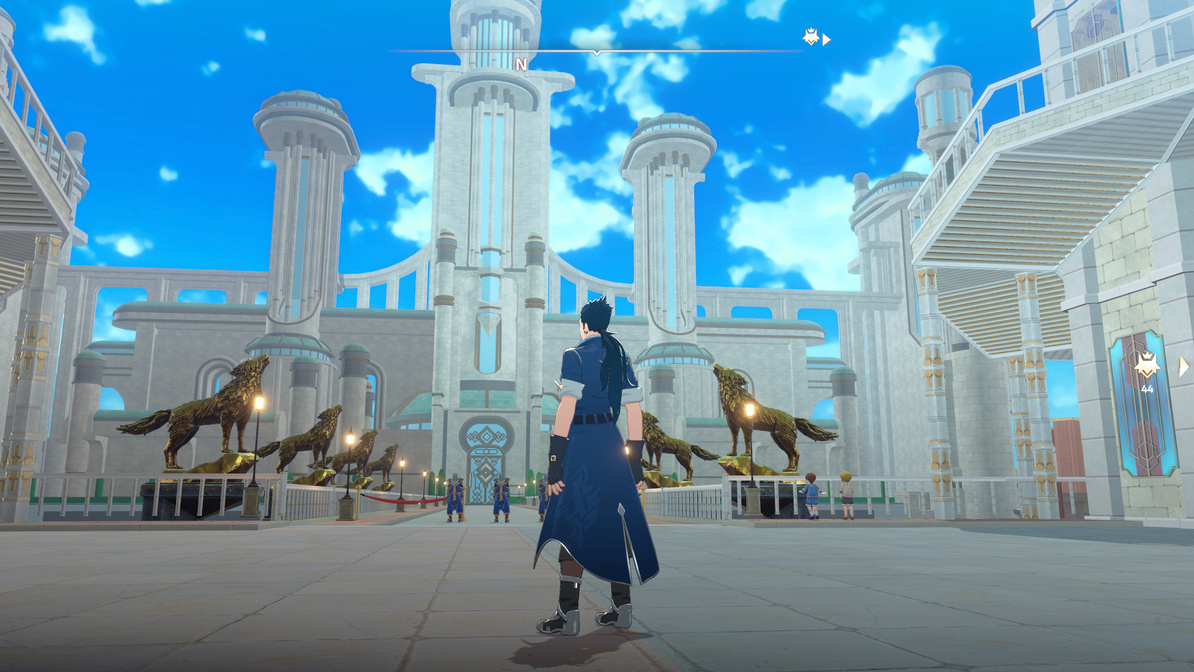
Task: Click the crowned quest icon on the compass bar
Action: pos(811,38)
